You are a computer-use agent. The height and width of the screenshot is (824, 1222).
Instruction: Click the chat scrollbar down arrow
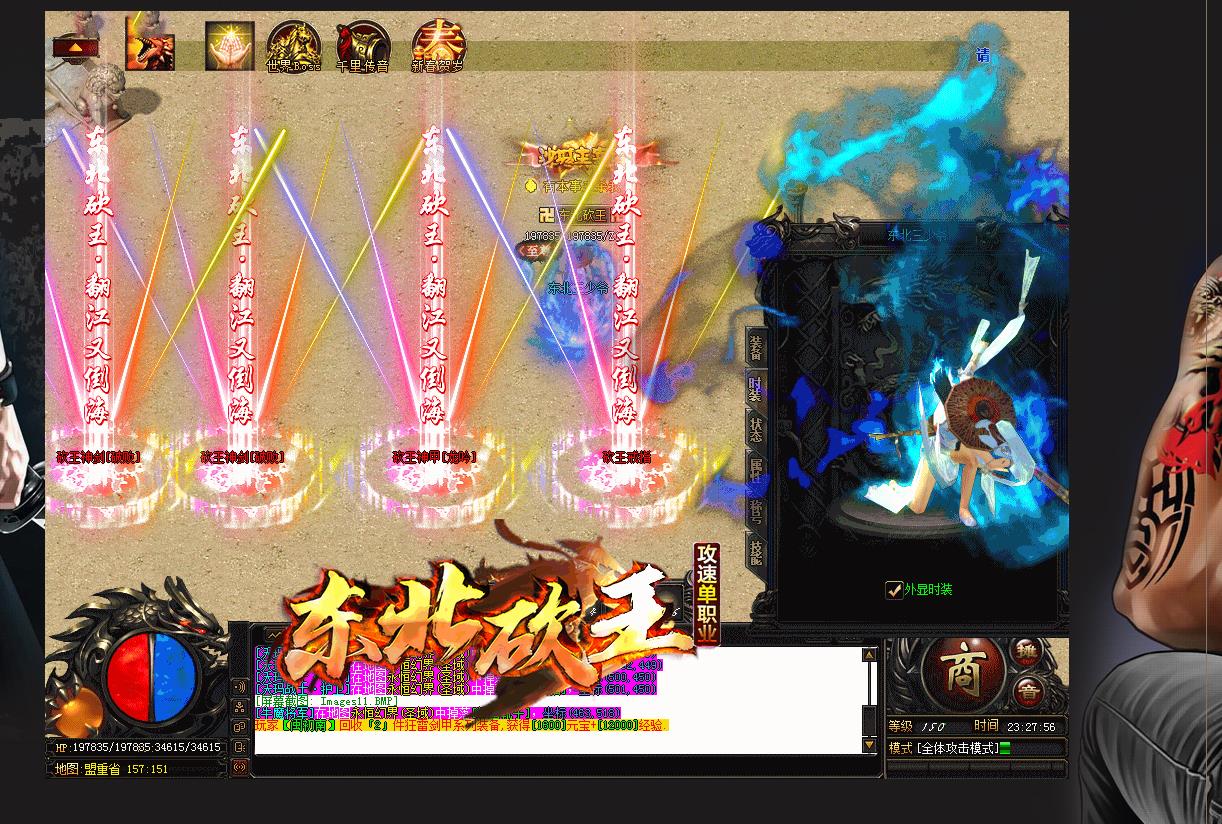[x=869, y=745]
